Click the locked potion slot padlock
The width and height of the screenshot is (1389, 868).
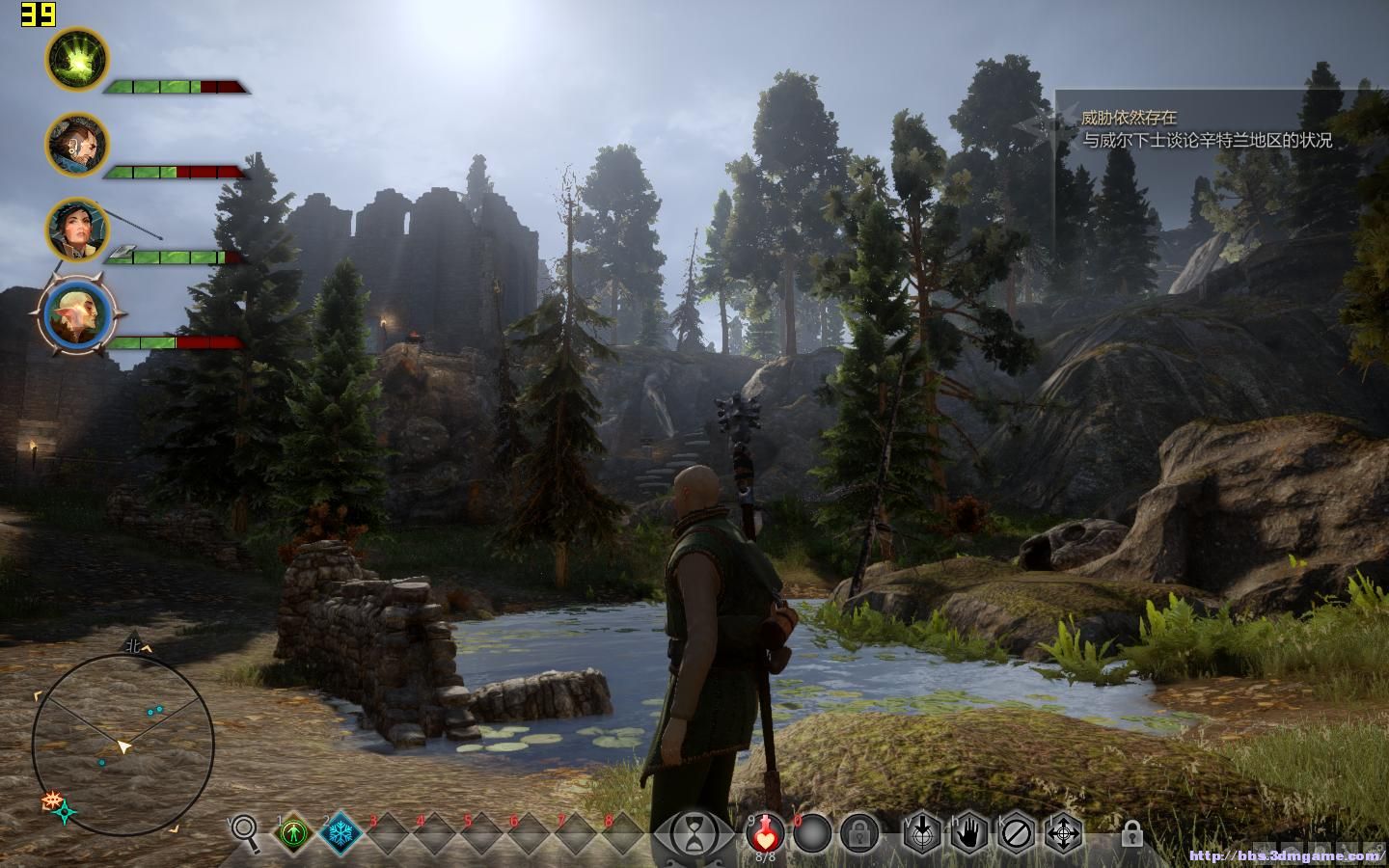tap(858, 832)
